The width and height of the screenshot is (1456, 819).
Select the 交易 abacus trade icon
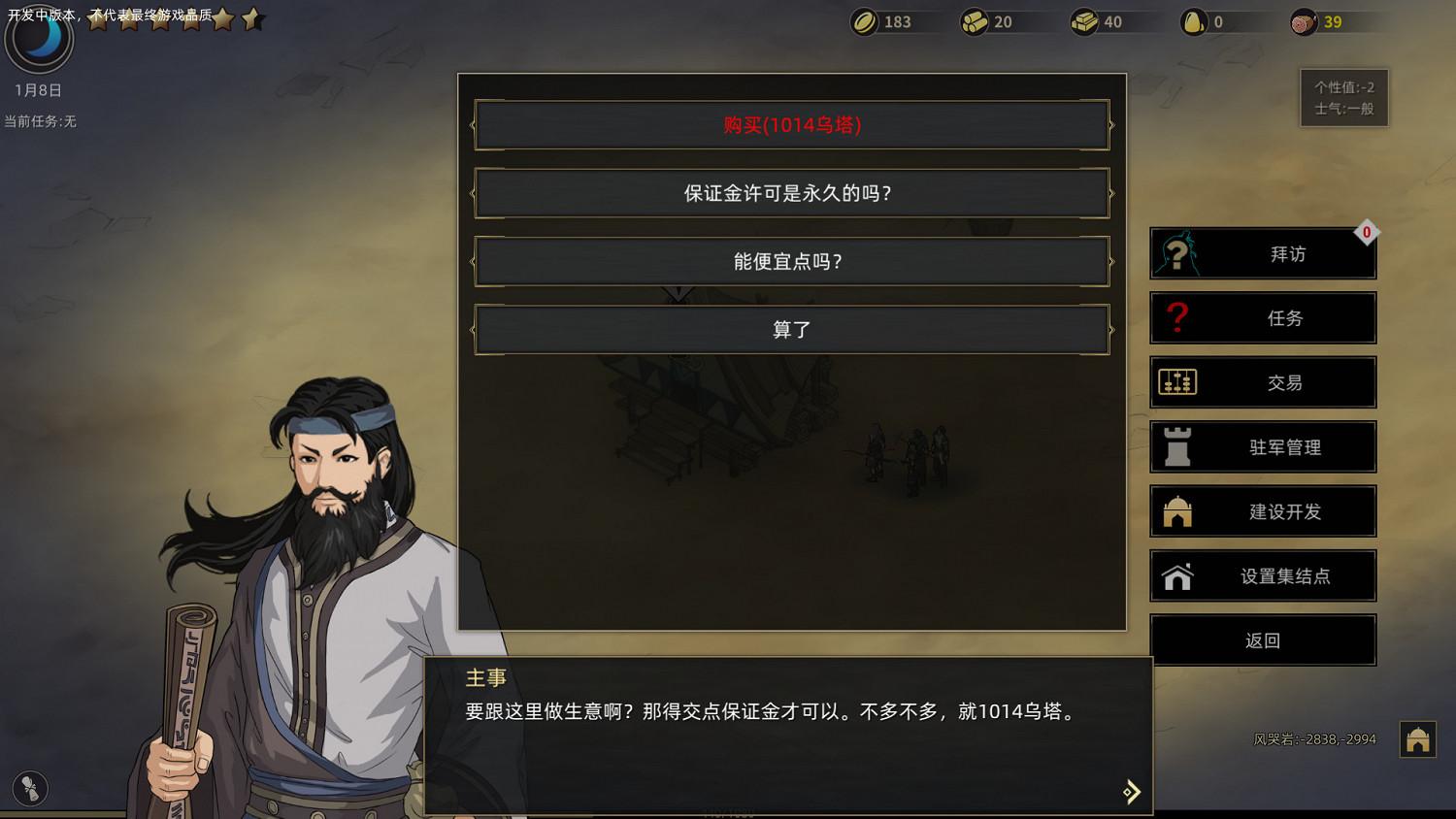click(x=1177, y=382)
